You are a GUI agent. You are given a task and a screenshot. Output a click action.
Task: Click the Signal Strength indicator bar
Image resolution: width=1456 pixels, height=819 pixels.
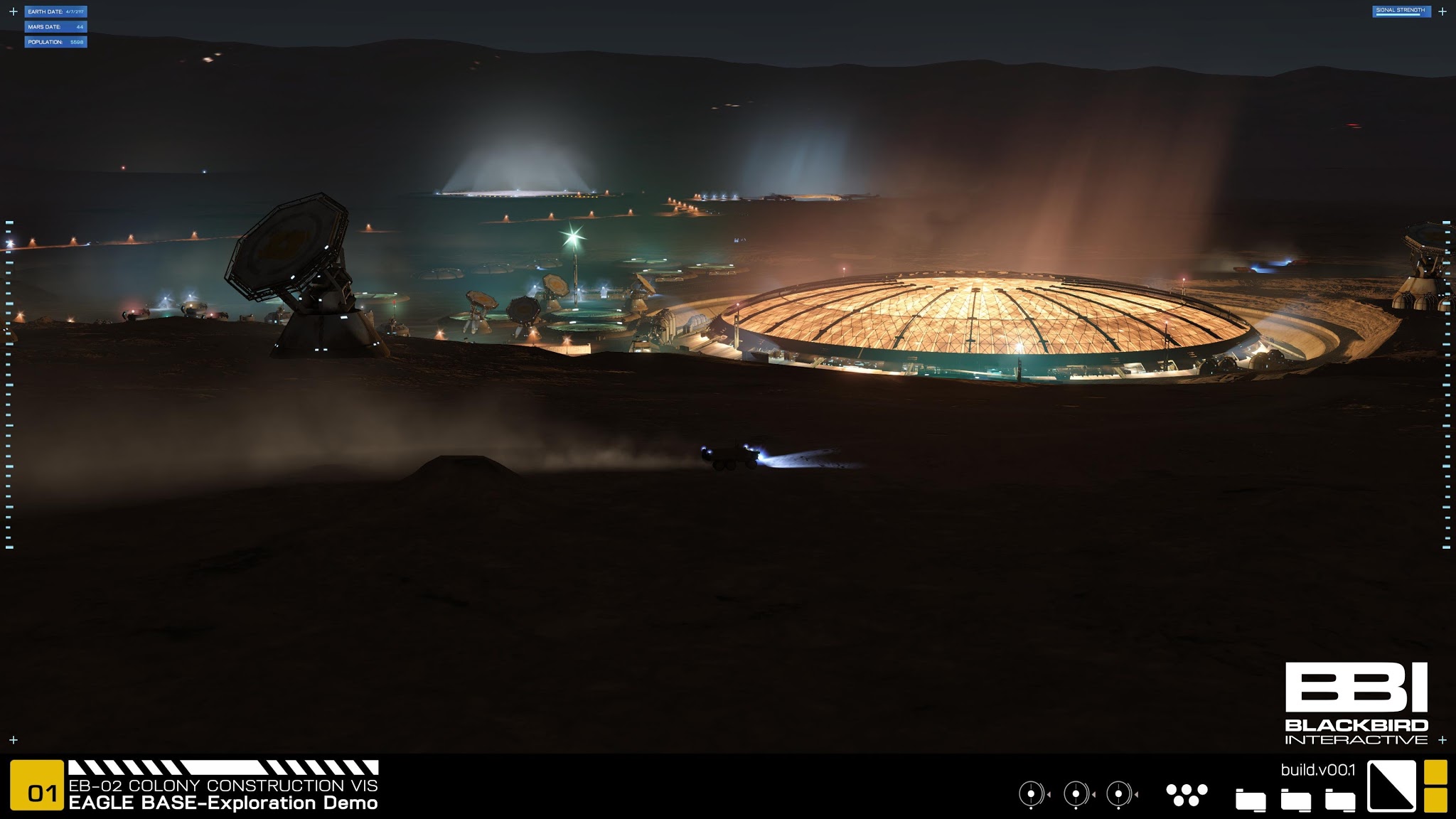click(x=1401, y=11)
